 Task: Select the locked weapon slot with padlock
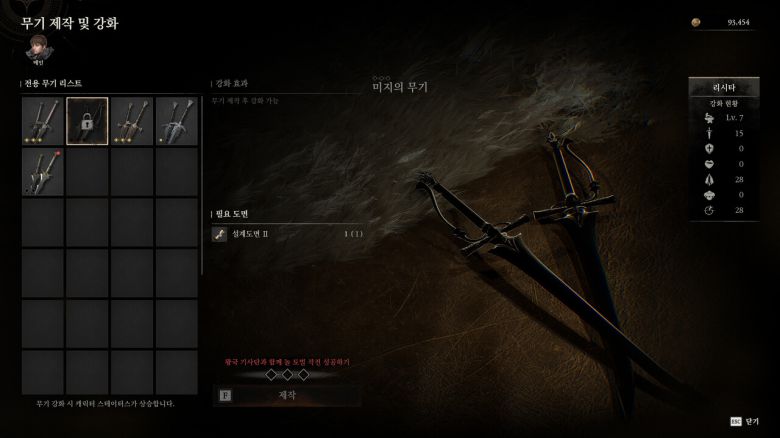87,121
